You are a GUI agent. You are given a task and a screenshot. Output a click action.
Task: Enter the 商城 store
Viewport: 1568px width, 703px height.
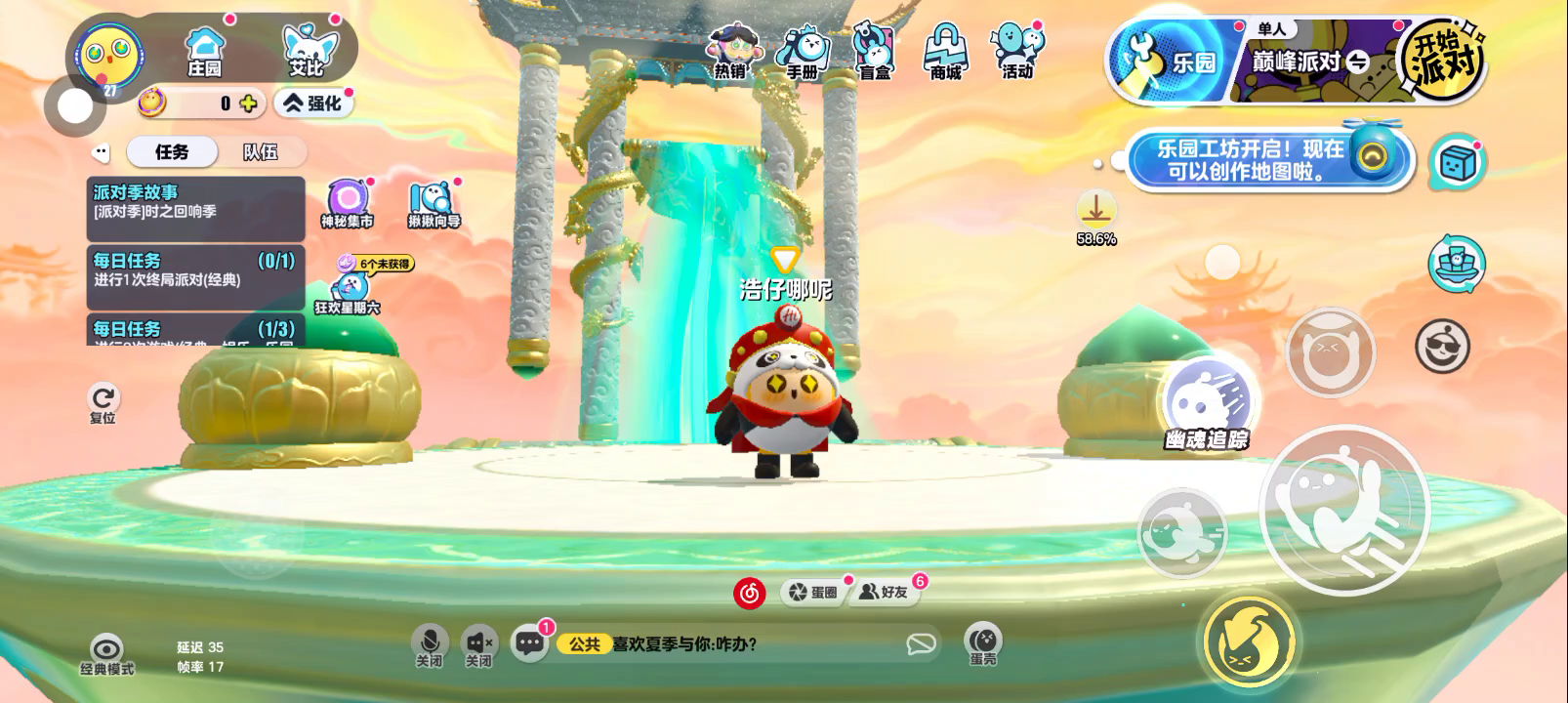(x=945, y=52)
